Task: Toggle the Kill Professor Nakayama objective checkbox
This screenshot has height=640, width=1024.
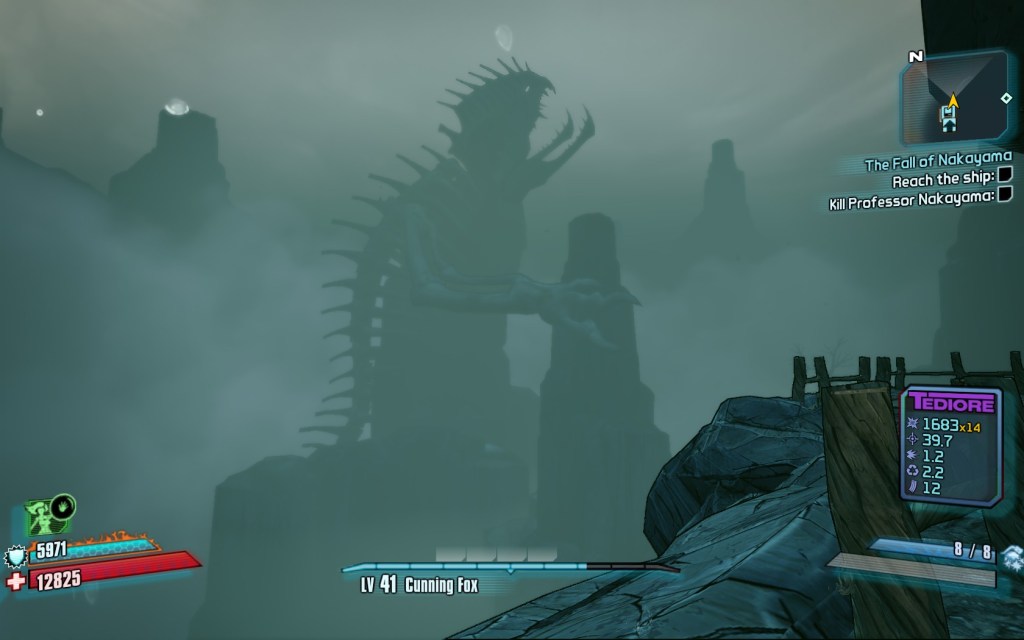Action: pos(1005,198)
